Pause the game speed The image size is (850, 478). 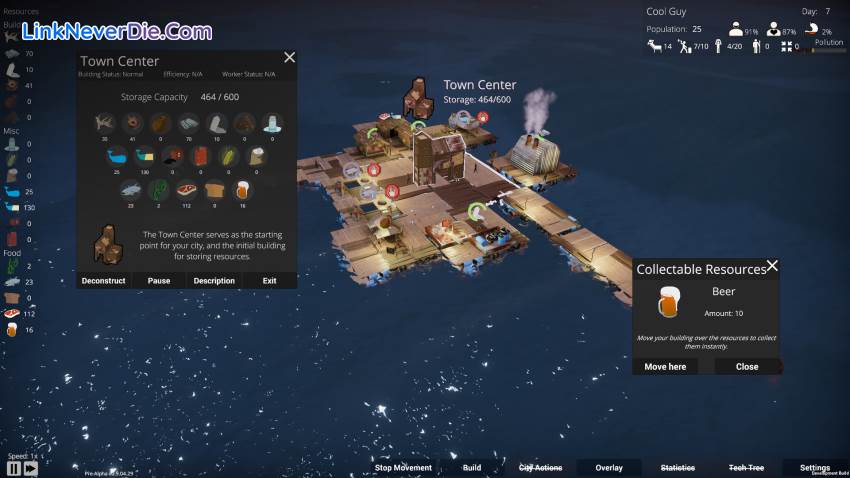[x=14, y=468]
